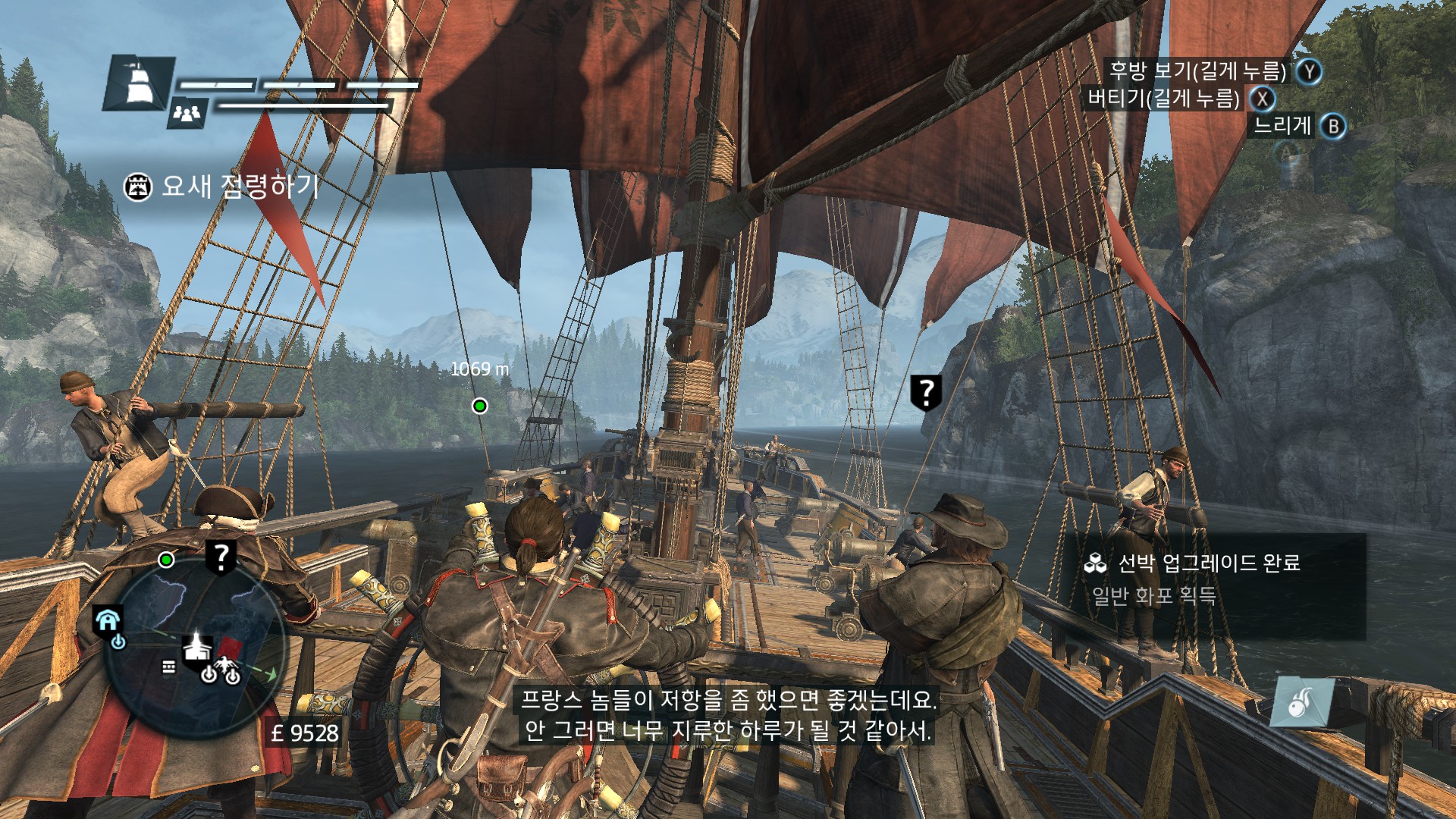Click the ship status icon
Image resolution: width=1456 pixels, height=819 pixels.
[138, 83]
